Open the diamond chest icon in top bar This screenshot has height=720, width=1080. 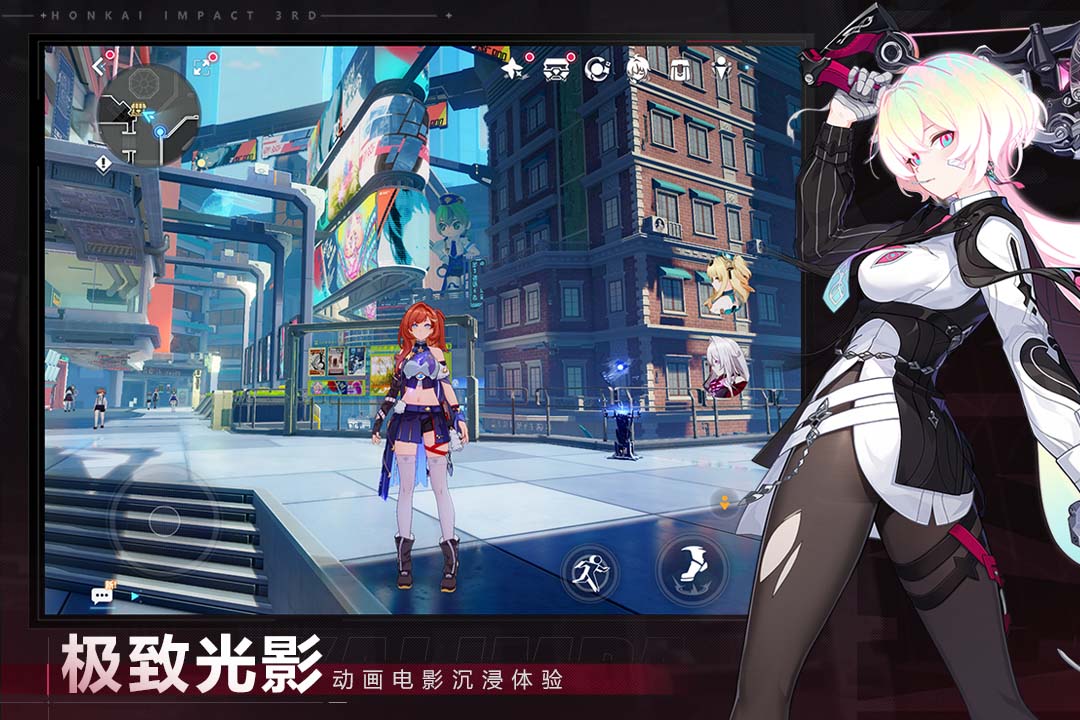[555, 69]
